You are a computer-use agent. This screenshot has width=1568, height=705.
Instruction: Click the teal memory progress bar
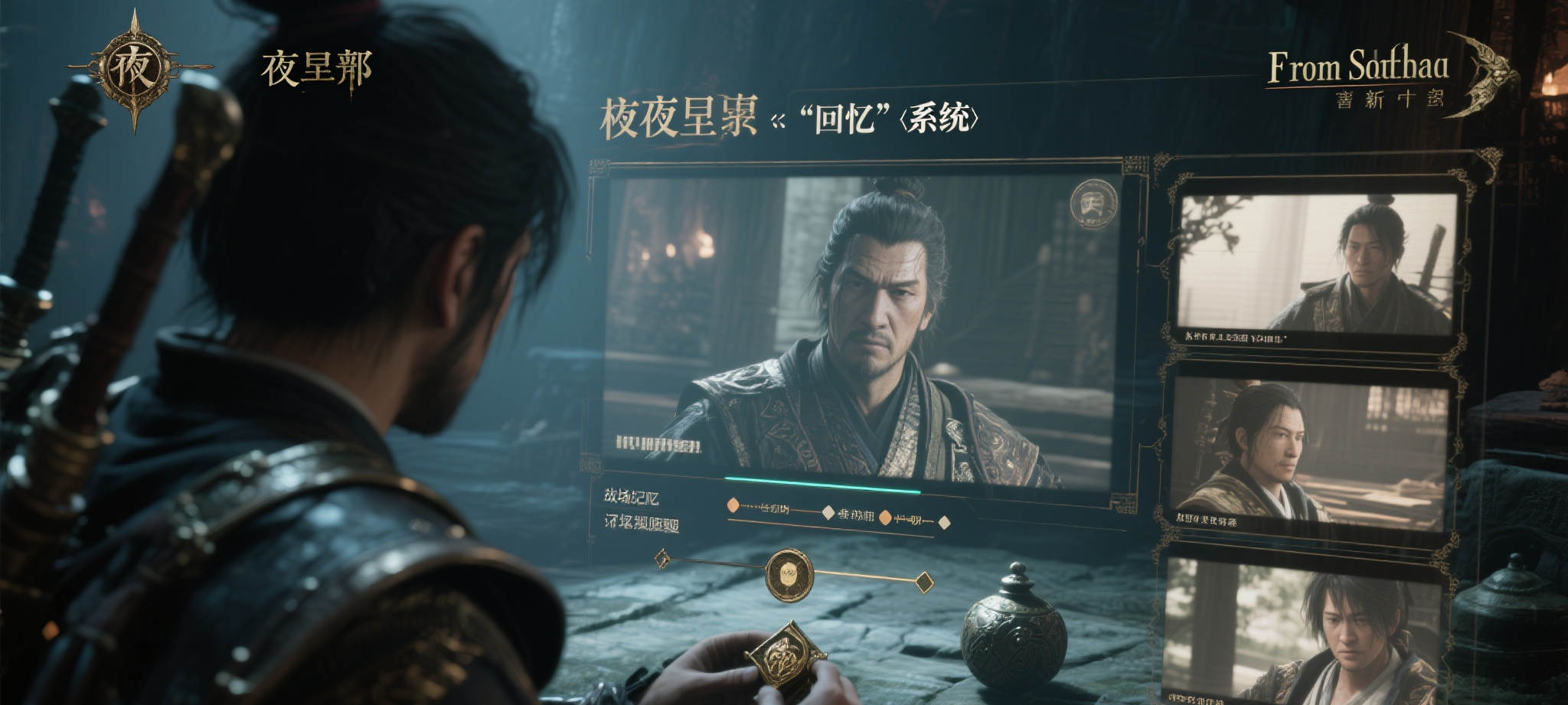tap(822, 485)
